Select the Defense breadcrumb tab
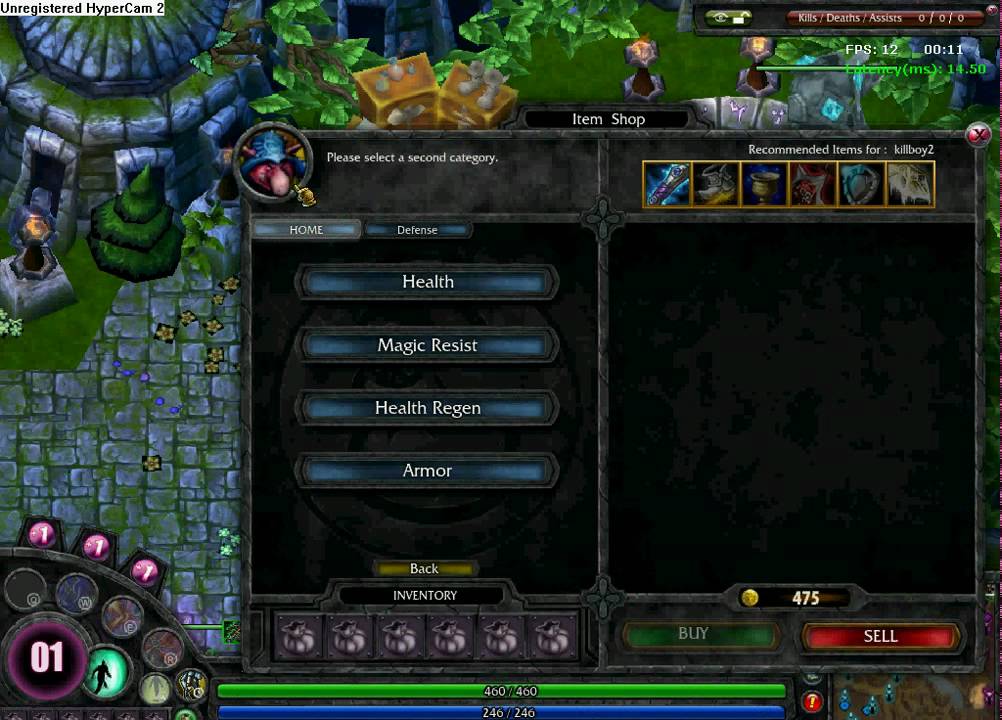The width and height of the screenshot is (1002, 720). (x=417, y=230)
